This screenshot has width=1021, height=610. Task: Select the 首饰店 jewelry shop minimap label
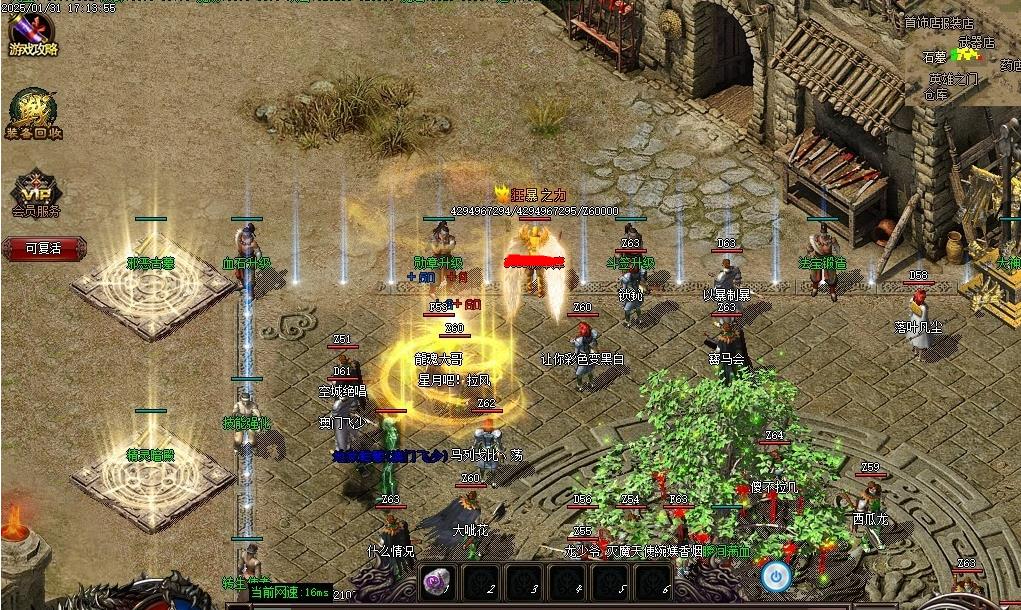coord(918,22)
